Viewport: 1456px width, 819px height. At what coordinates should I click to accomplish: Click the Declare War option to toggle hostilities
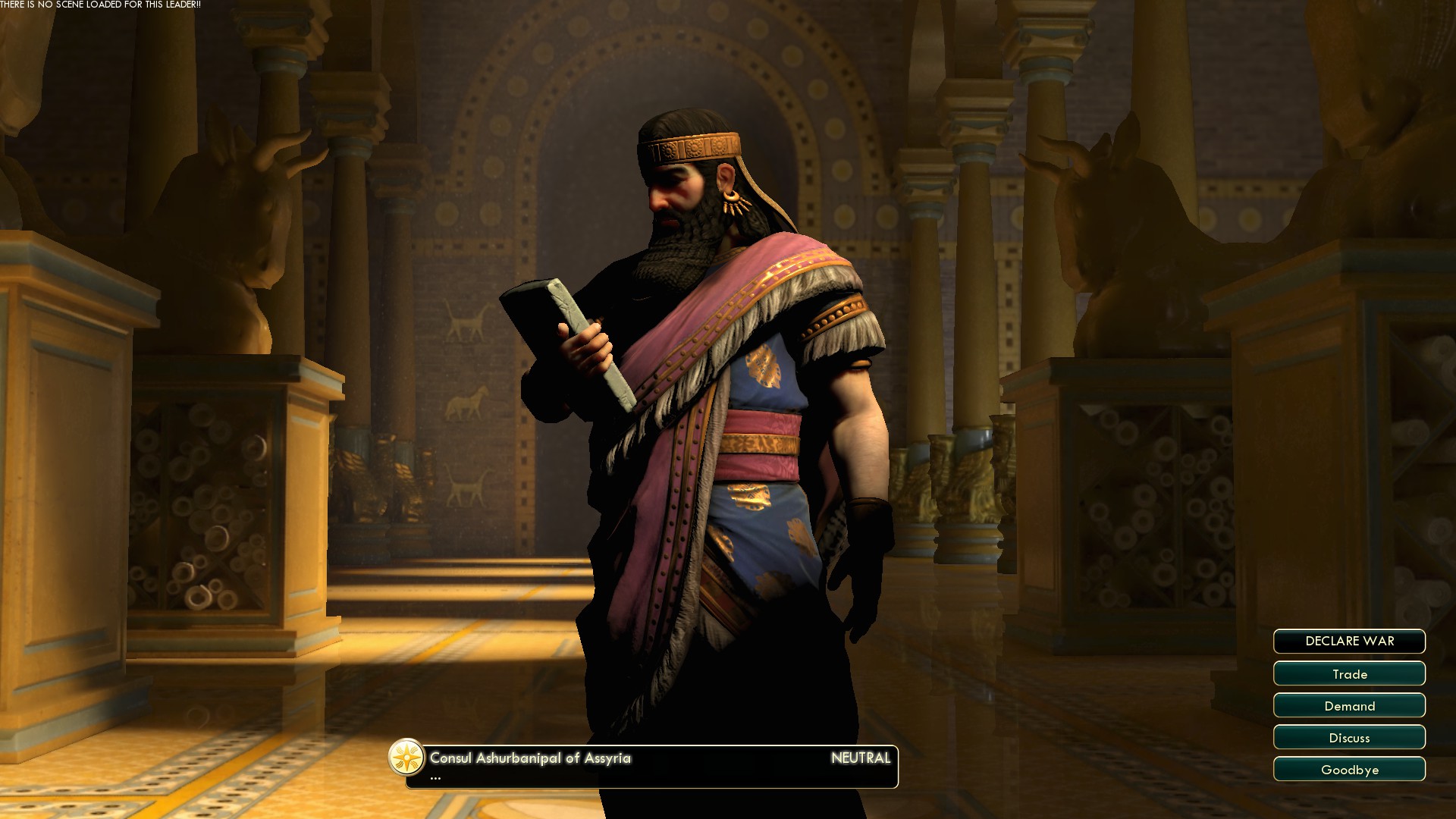(x=1349, y=642)
